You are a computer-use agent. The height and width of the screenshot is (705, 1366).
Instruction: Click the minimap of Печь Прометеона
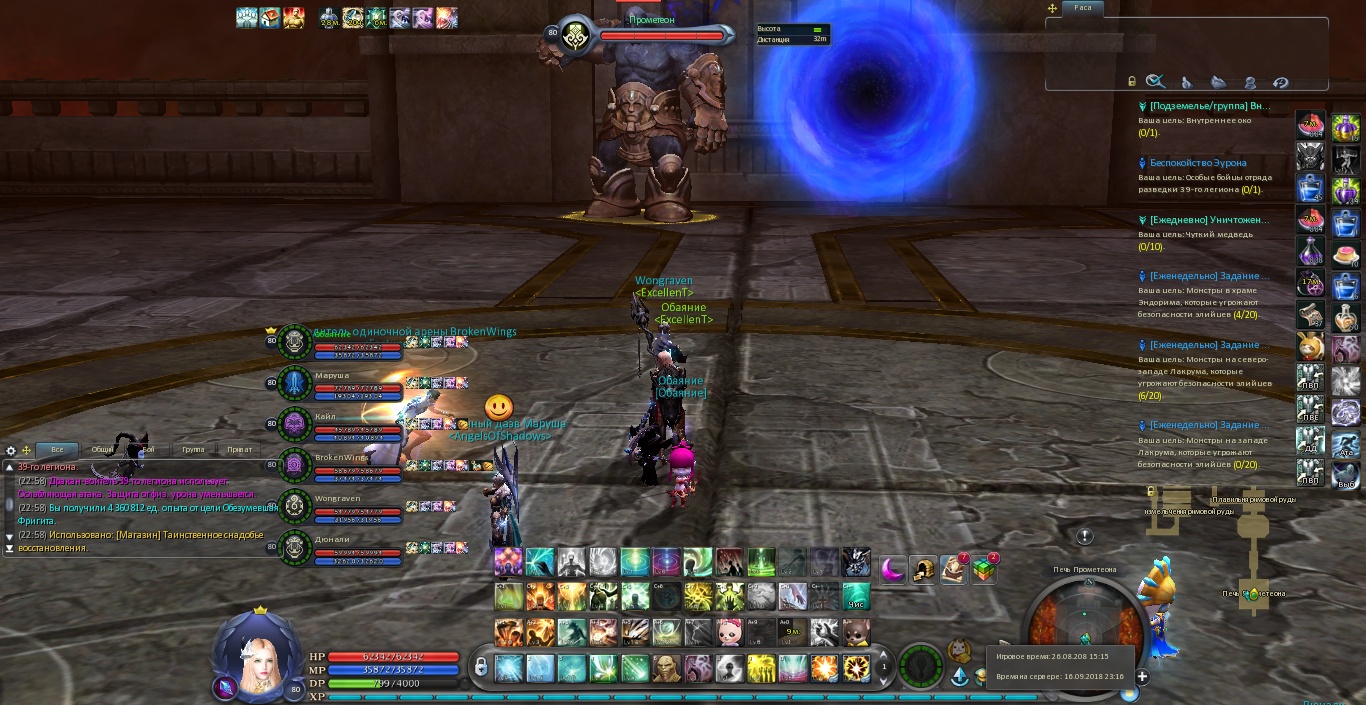(x=1085, y=630)
